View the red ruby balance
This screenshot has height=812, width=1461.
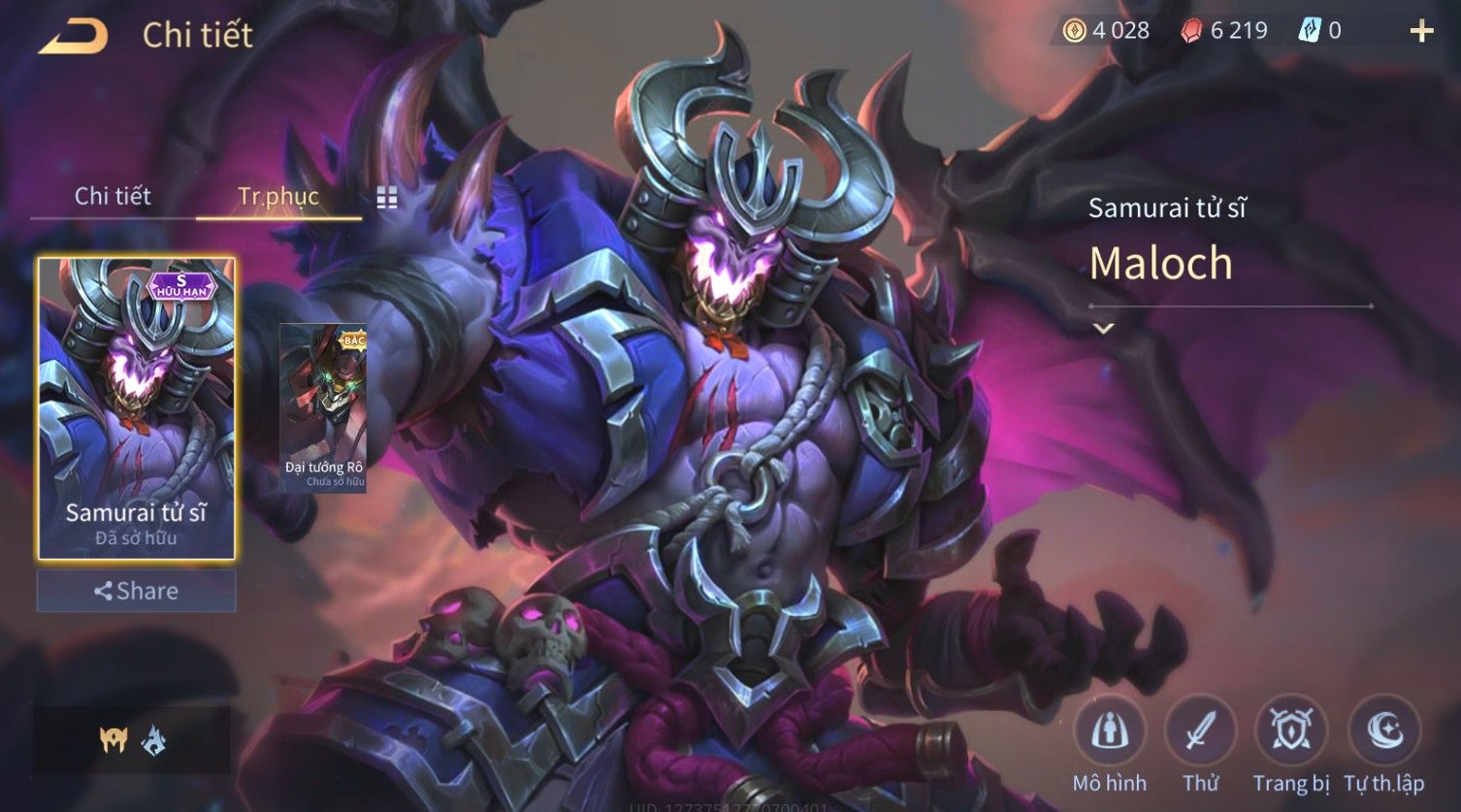point(1224,31)
